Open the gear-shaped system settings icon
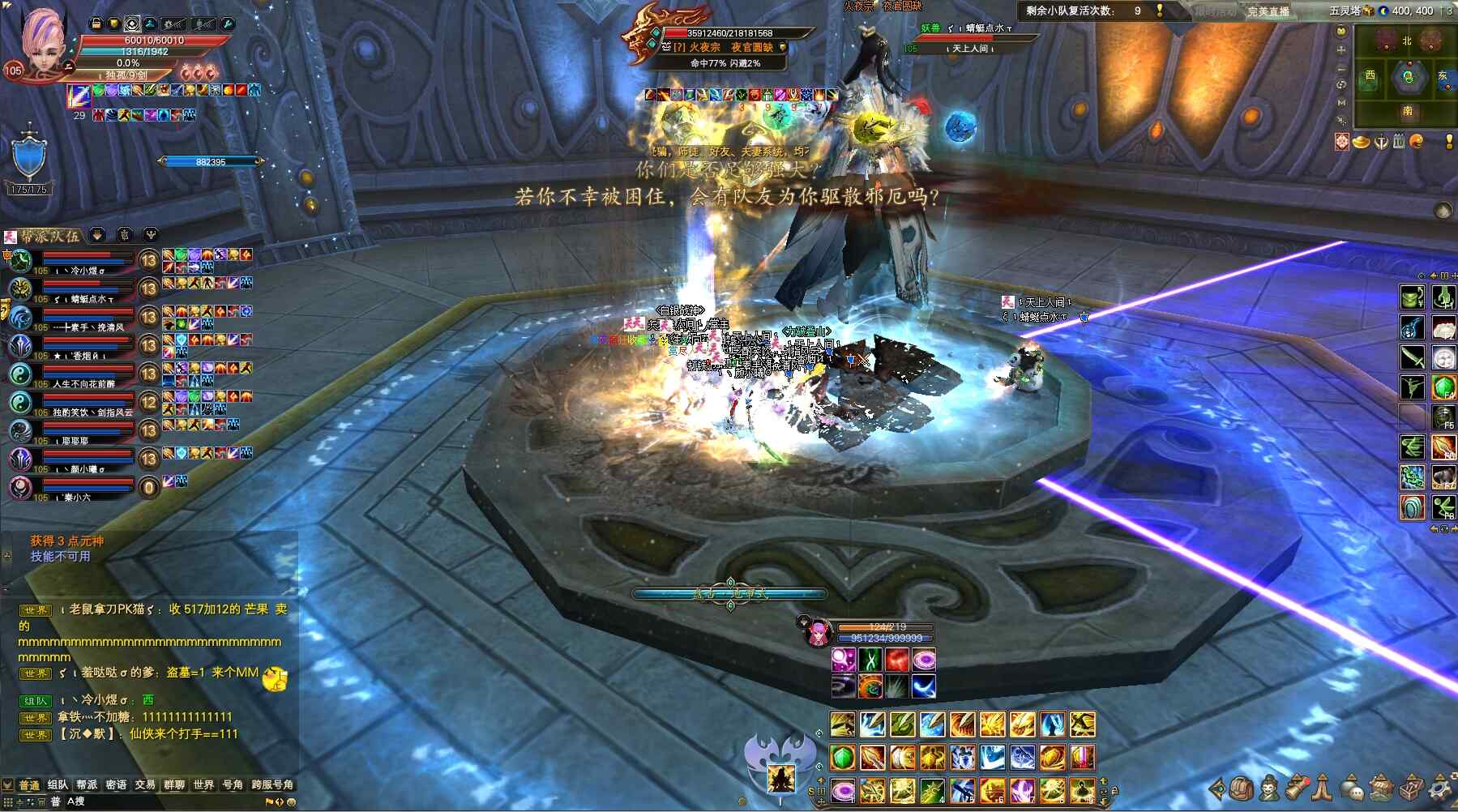The width and height of the screenshot is (1458, 812). click(x=1441, y=787)
